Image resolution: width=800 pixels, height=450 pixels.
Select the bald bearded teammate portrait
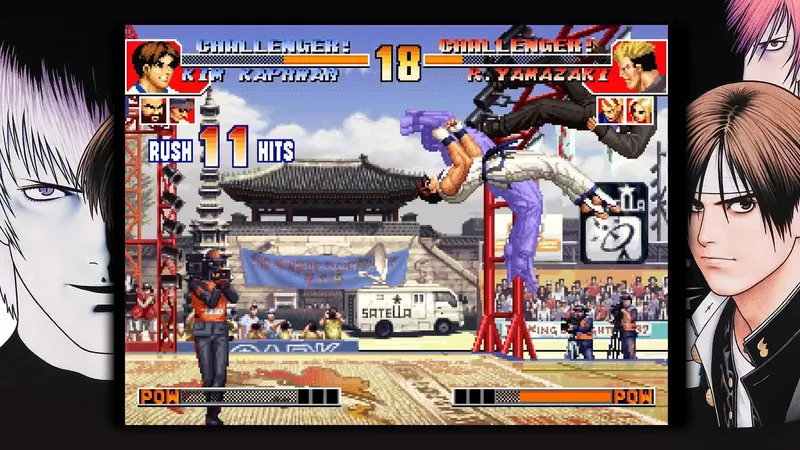pos(153,110)
